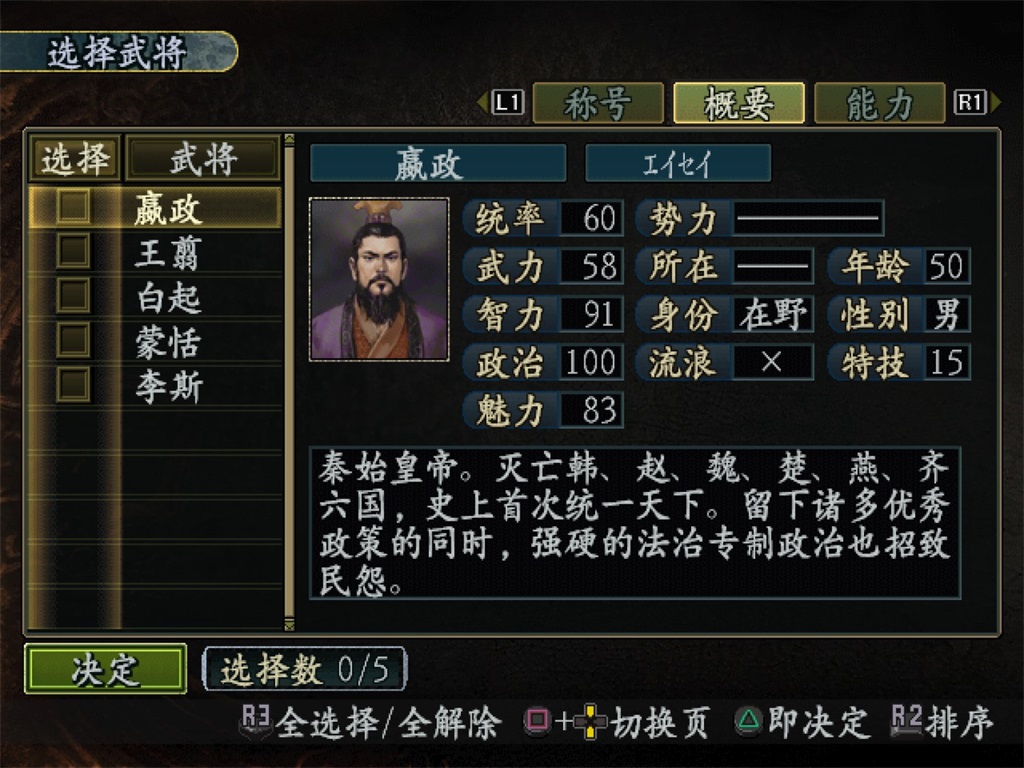Switch to the 称号 tab
The height and width of the screenshot is (768, 1024).
click(597, 103)
